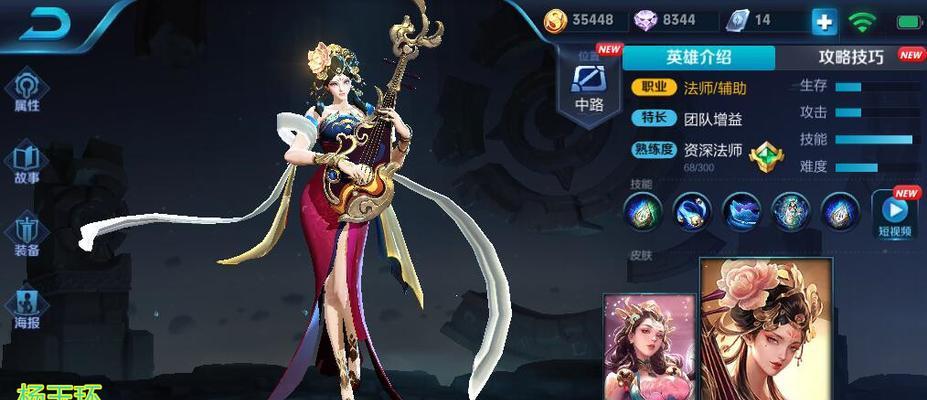Open the 短视频 short video button

894,214
